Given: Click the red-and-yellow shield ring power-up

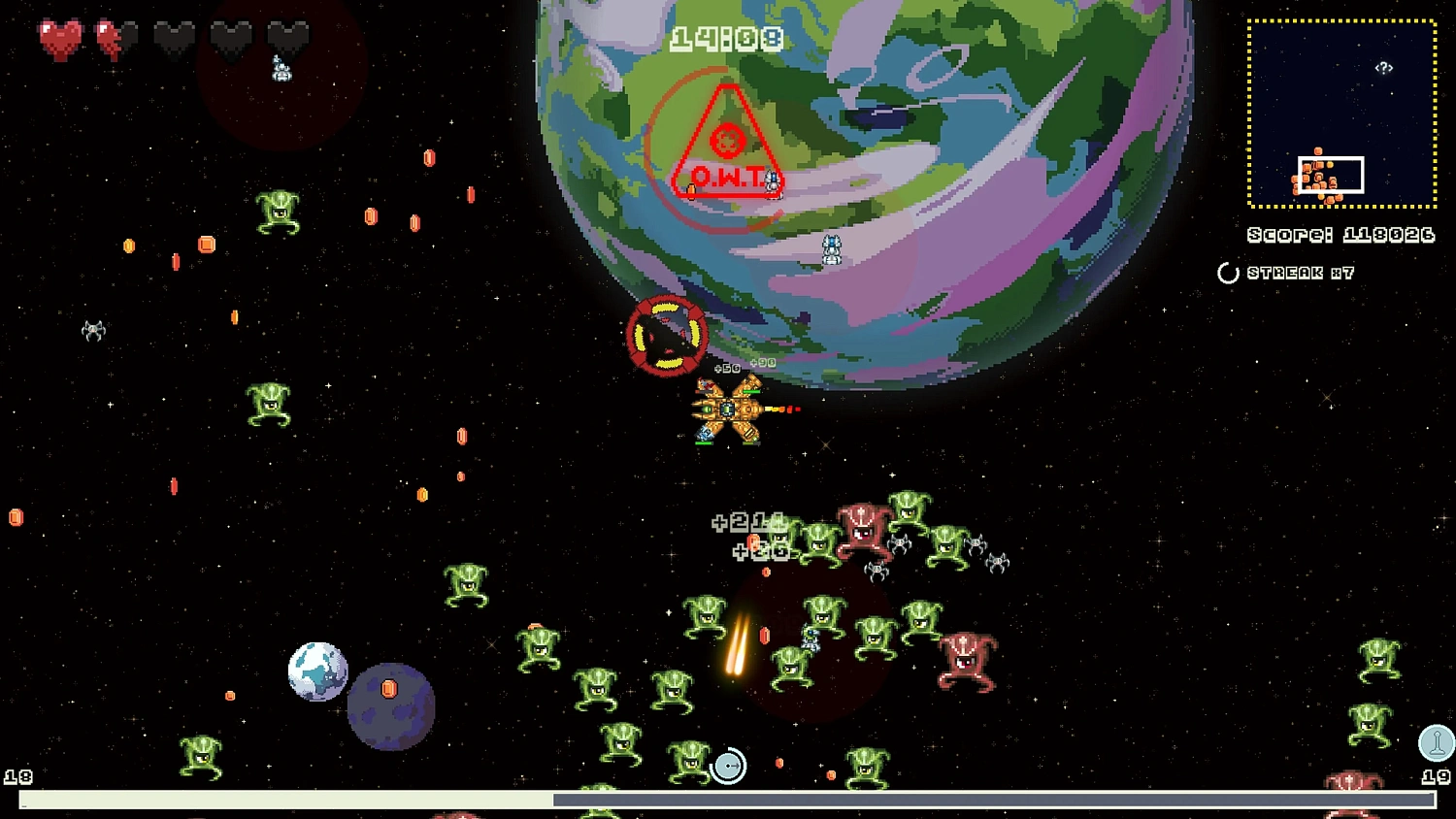Looking at the screenshot, I should 665,338.
